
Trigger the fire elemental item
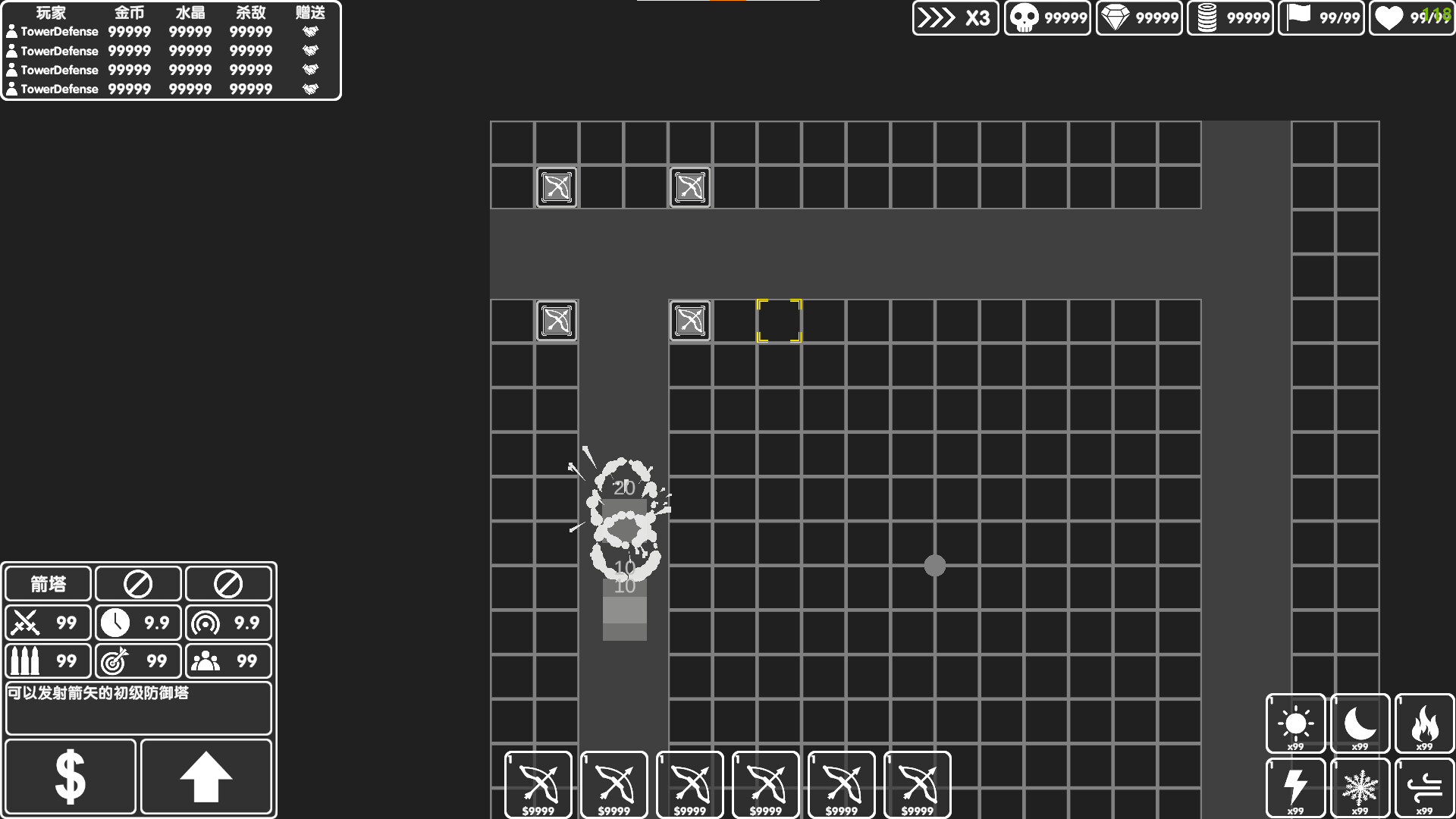click(1424, 723)
